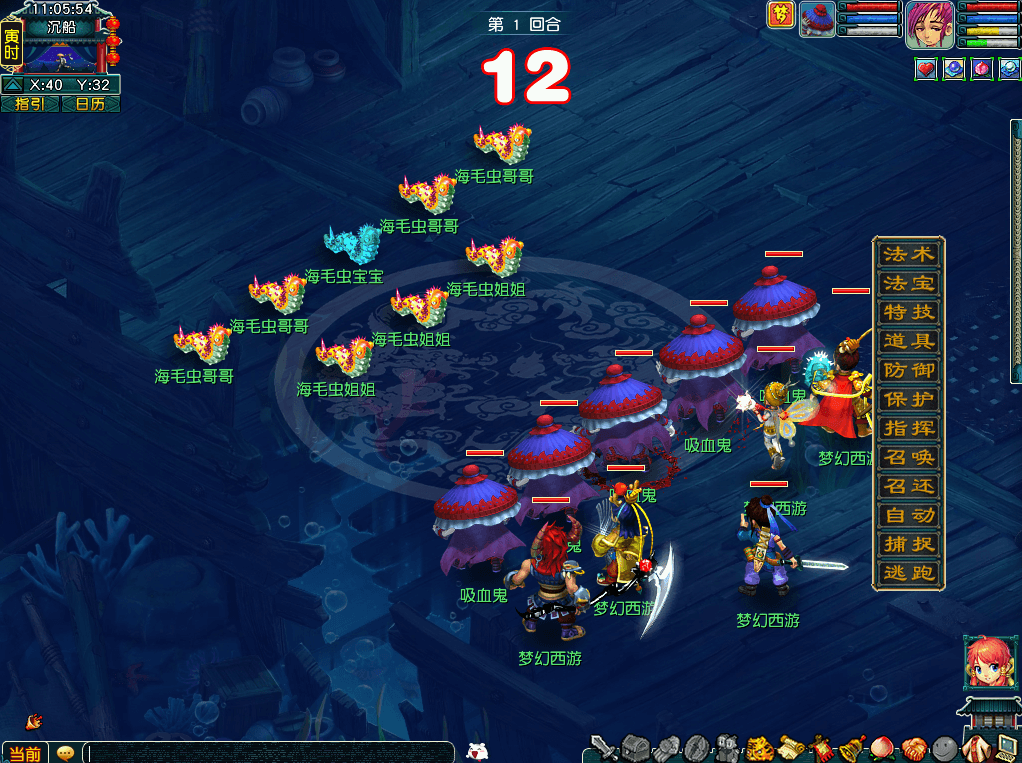This screenshot has height=763, width=1022.
Task: Open the 日历 calendar
Action: point(91,104)
